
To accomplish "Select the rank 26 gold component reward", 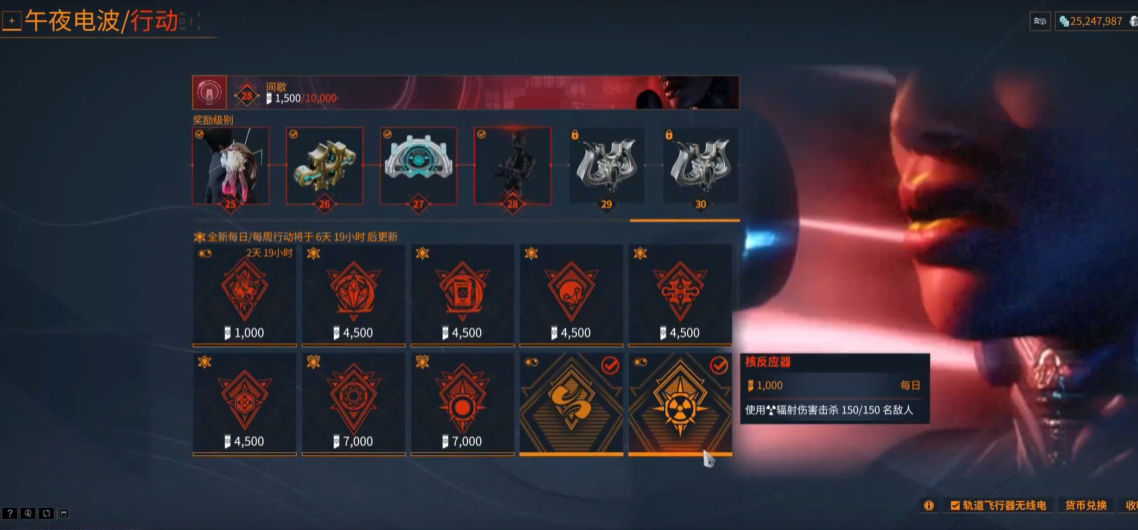I will coord(324,166).
